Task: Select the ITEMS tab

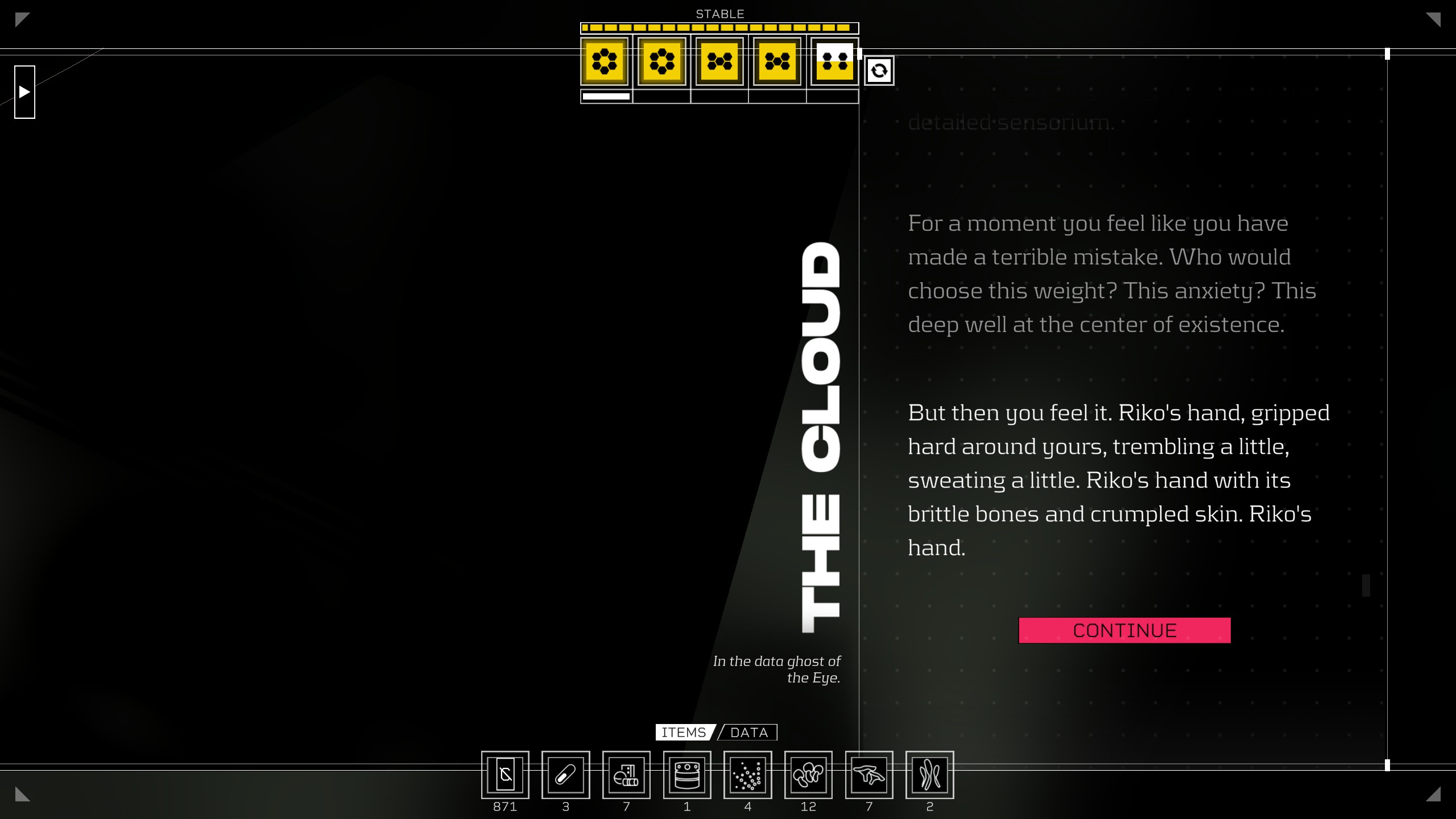Action: [x=684, y=733]
